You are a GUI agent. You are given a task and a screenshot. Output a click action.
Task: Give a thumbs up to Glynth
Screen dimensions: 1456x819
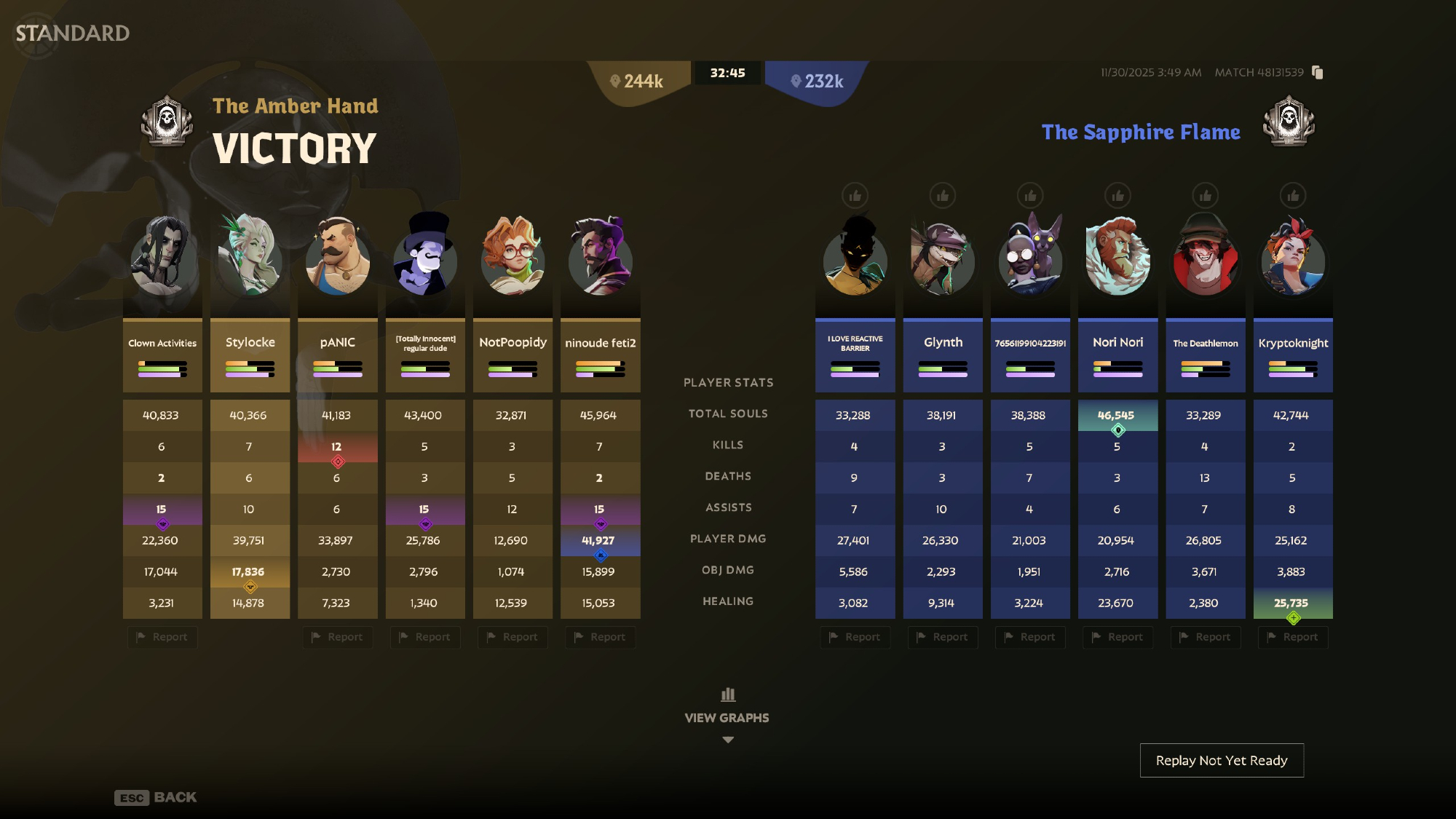point(943,196)
